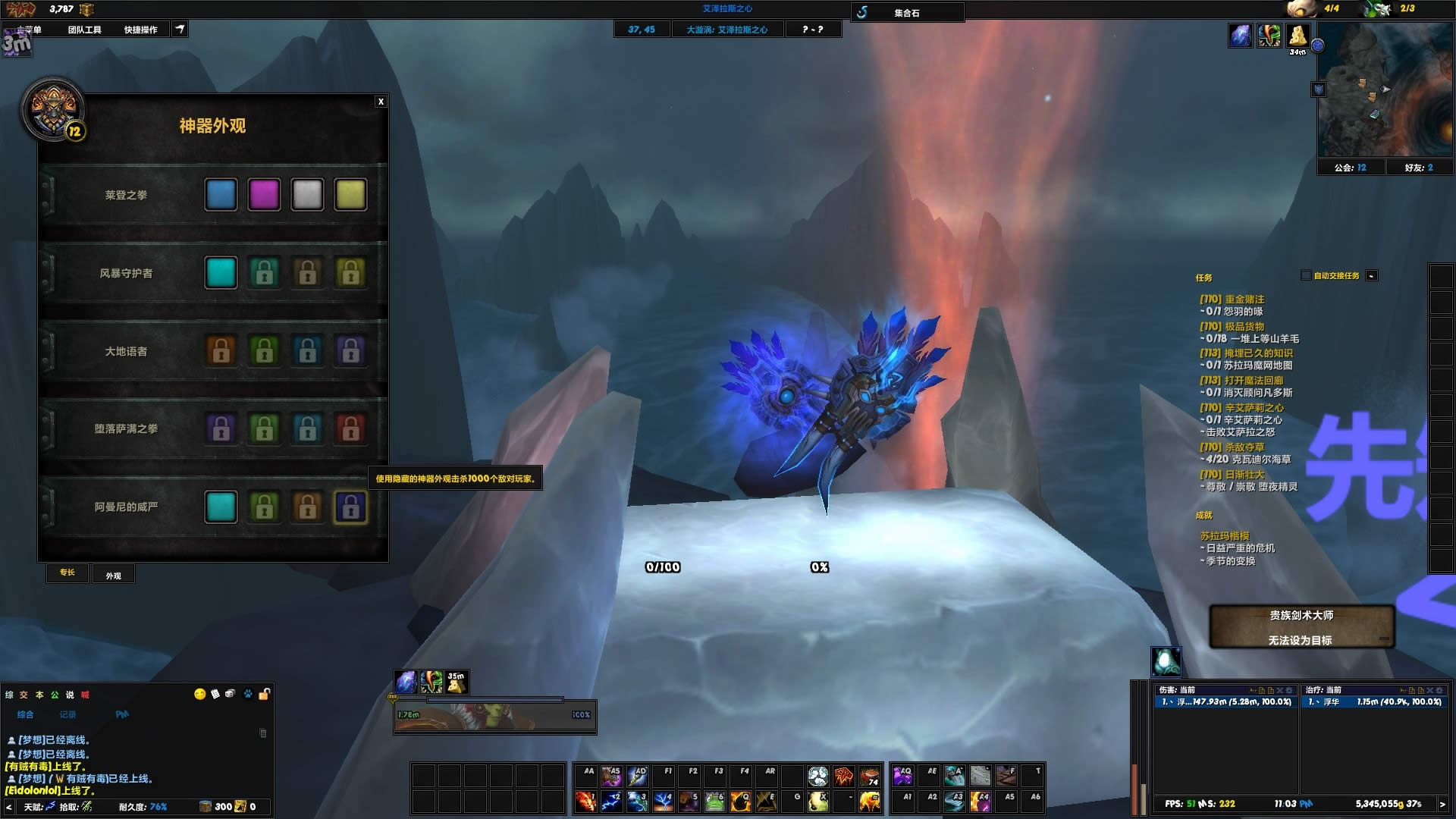Viewport: 1456px width, 819px height.
Task: Pick the white appearance swatch
Action: (307, 195)
